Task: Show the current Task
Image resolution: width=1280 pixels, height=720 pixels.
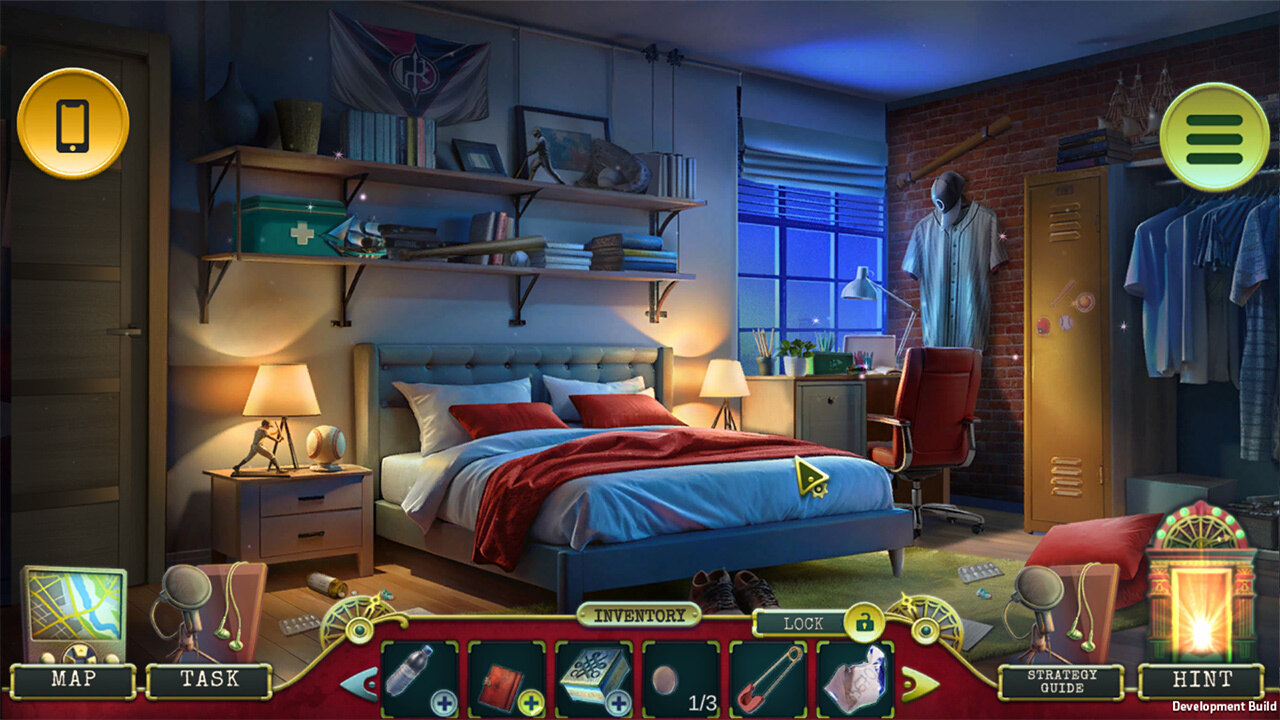Action: (x=209, y=680)
